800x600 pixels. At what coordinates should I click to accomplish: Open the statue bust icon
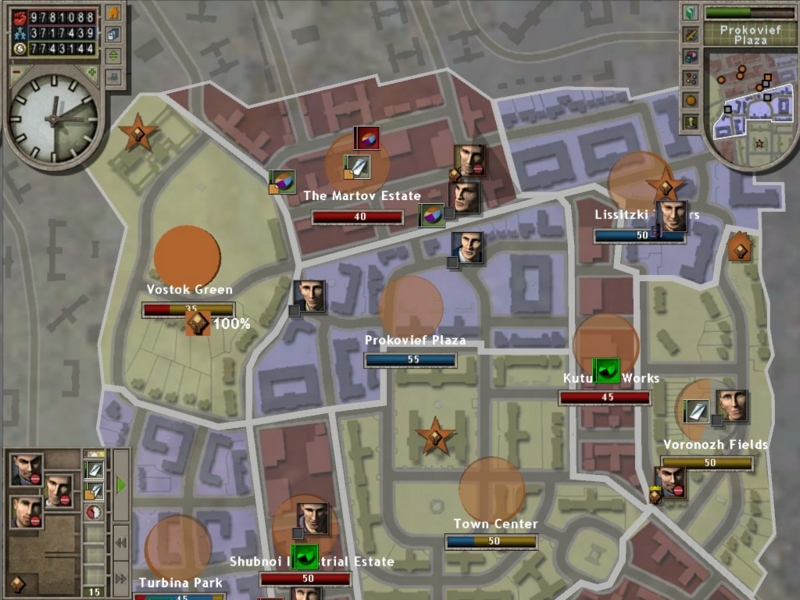691,122
